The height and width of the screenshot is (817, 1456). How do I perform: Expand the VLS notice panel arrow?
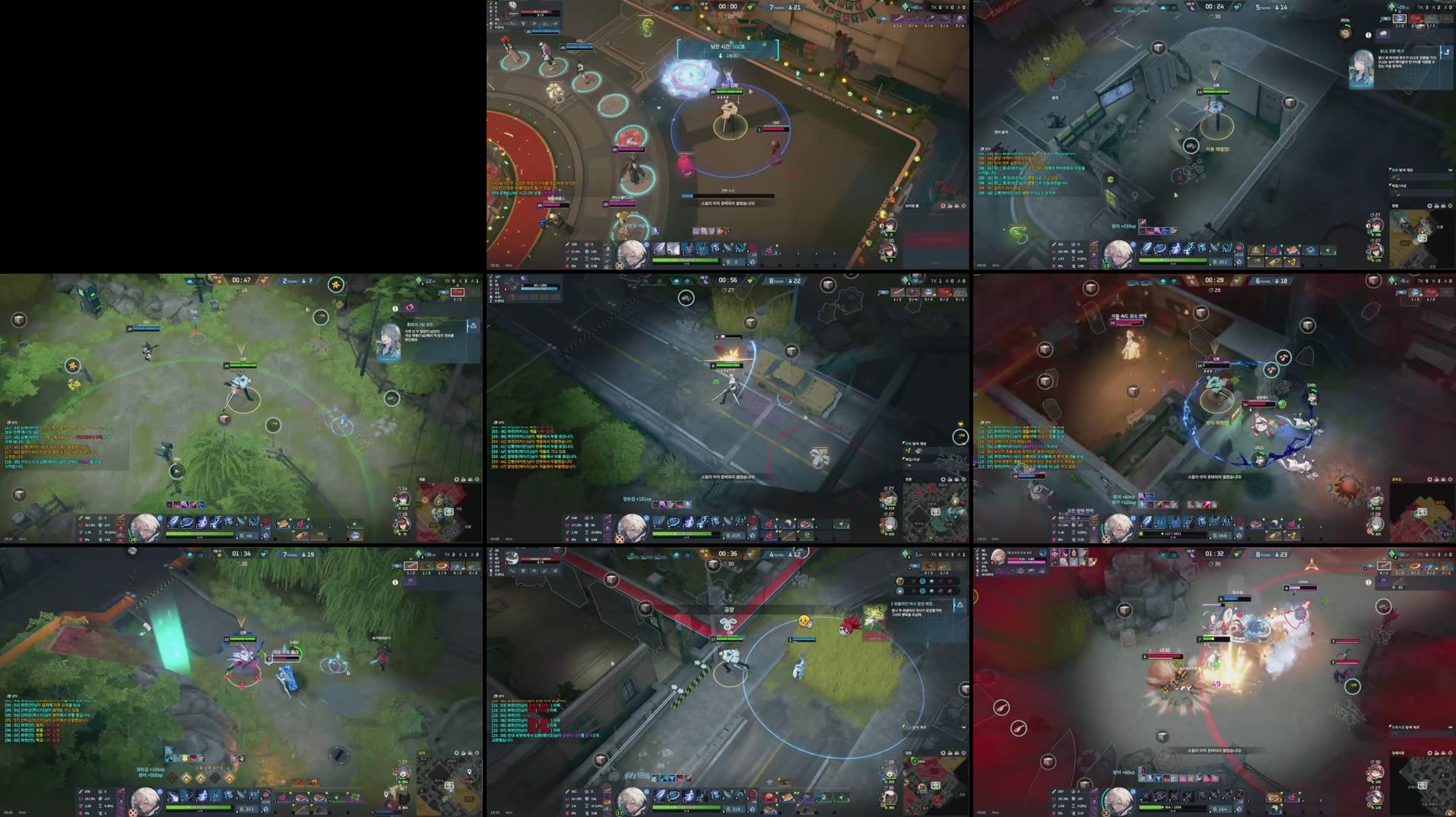tap(1447, 52)
